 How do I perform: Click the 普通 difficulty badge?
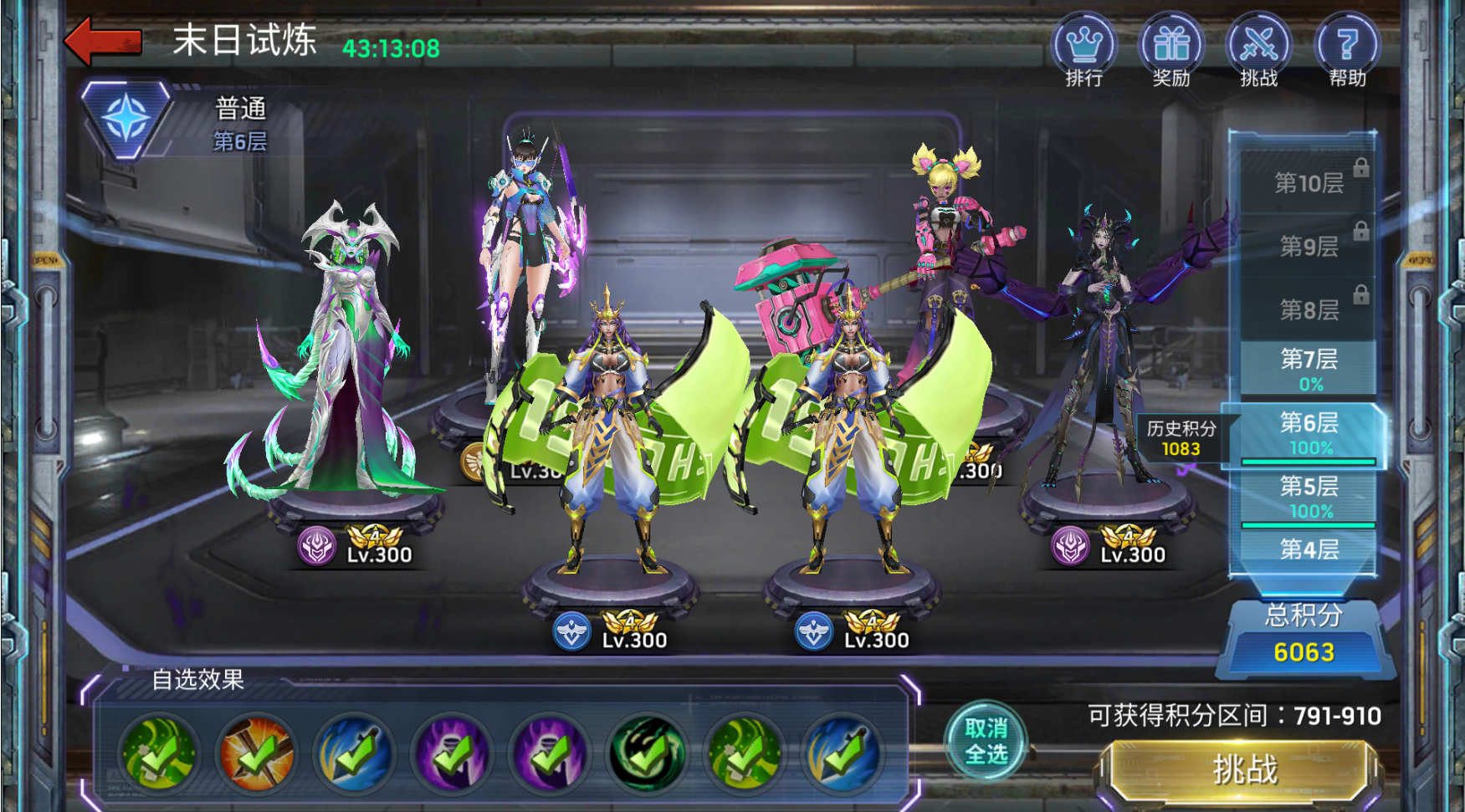click(x=126, y=119)
